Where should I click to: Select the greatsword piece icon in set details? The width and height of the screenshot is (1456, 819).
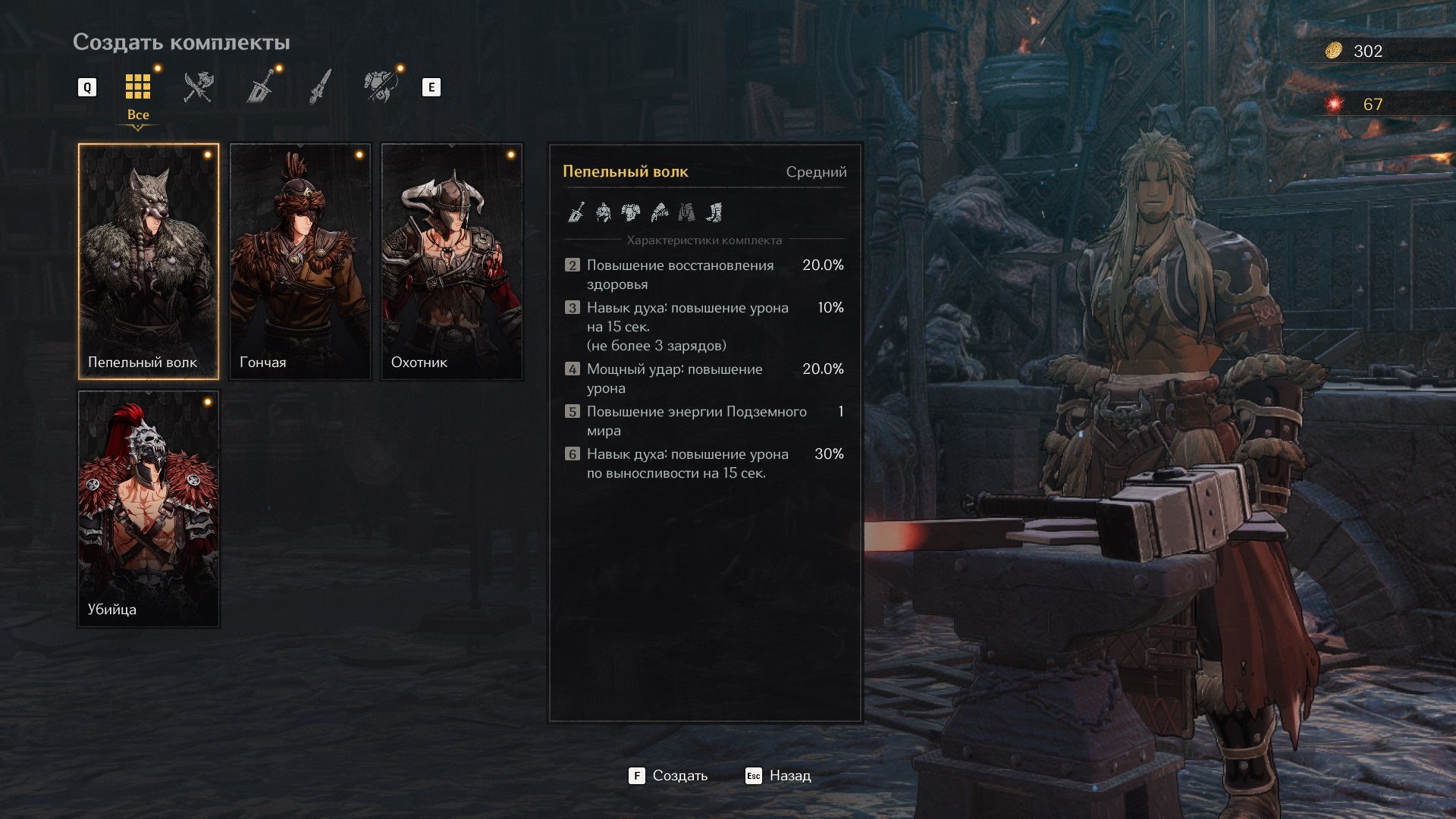(x=576, y=212)
